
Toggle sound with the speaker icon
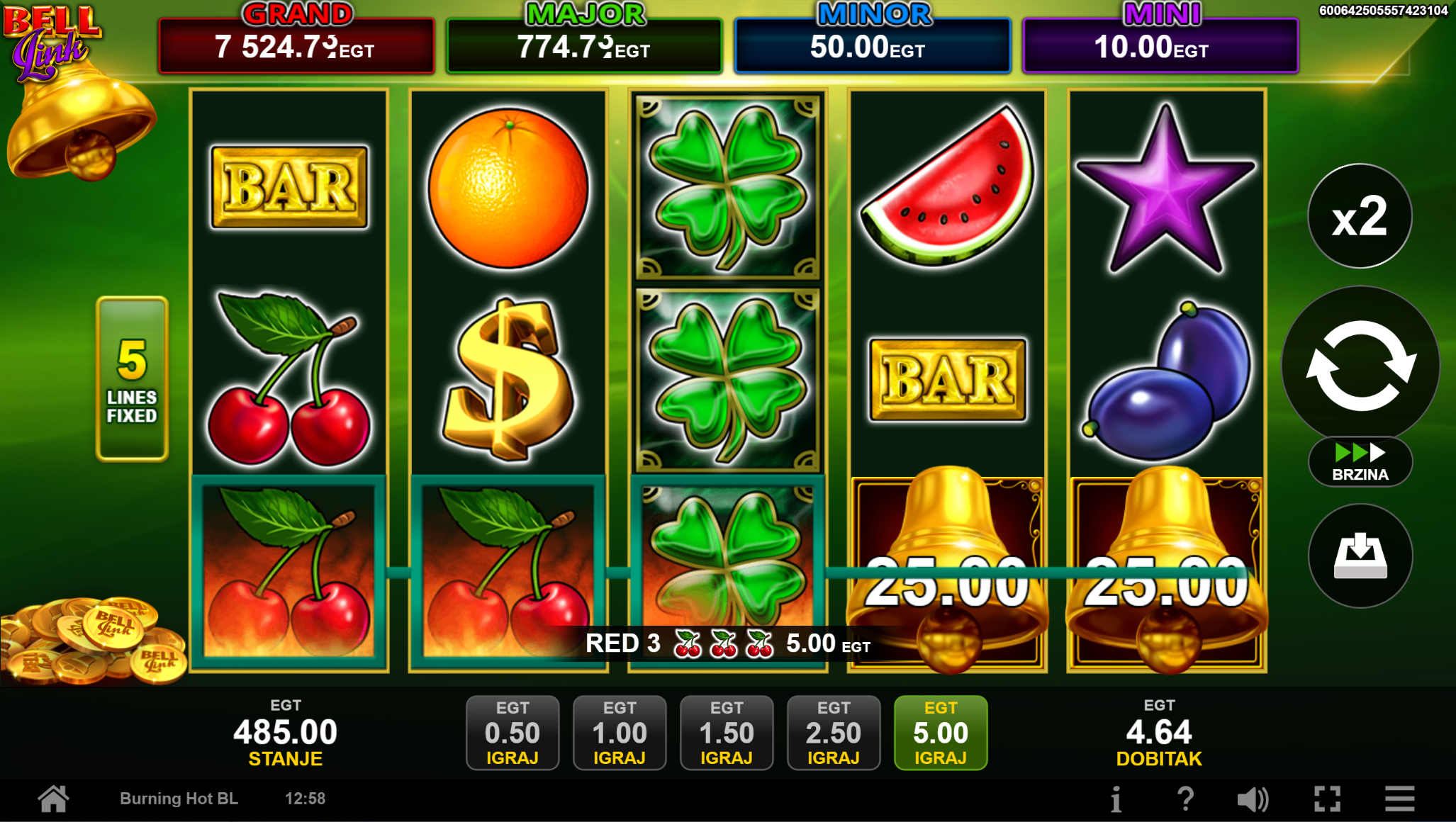1253,799
